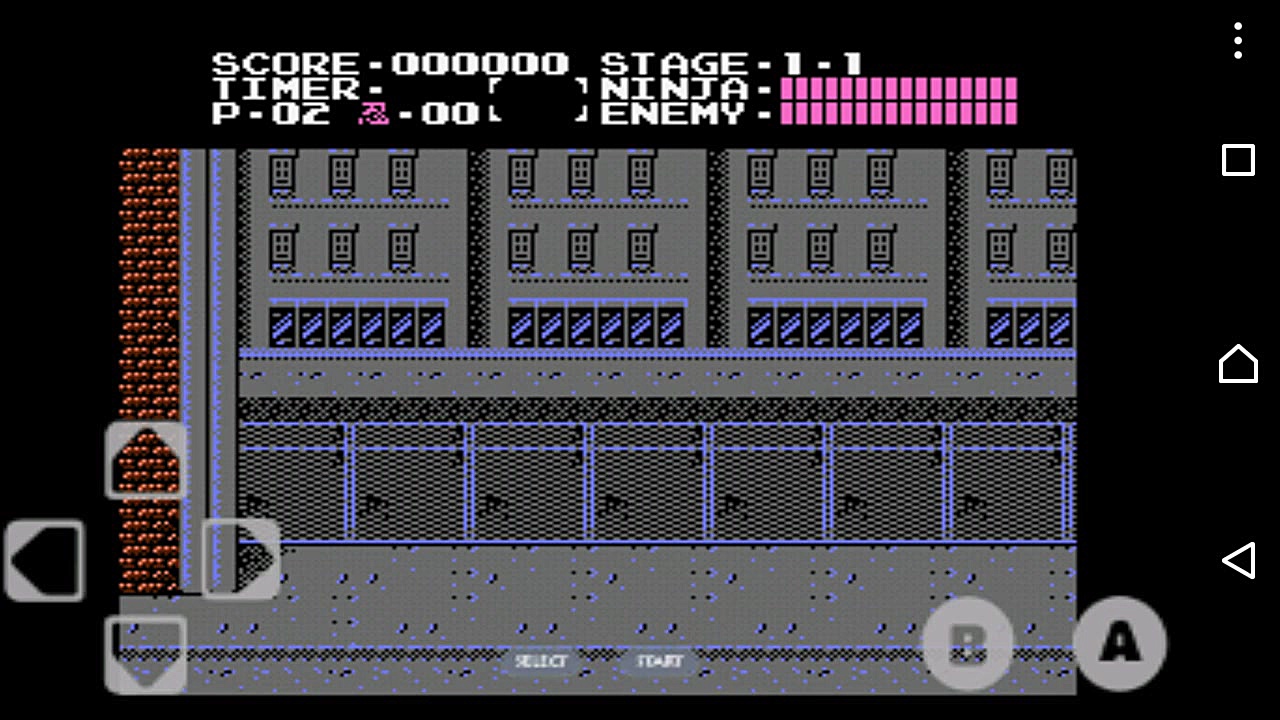Tap the START button
Screen dimensions: 1280x720
pyautogui.click(x=659, y=661)
